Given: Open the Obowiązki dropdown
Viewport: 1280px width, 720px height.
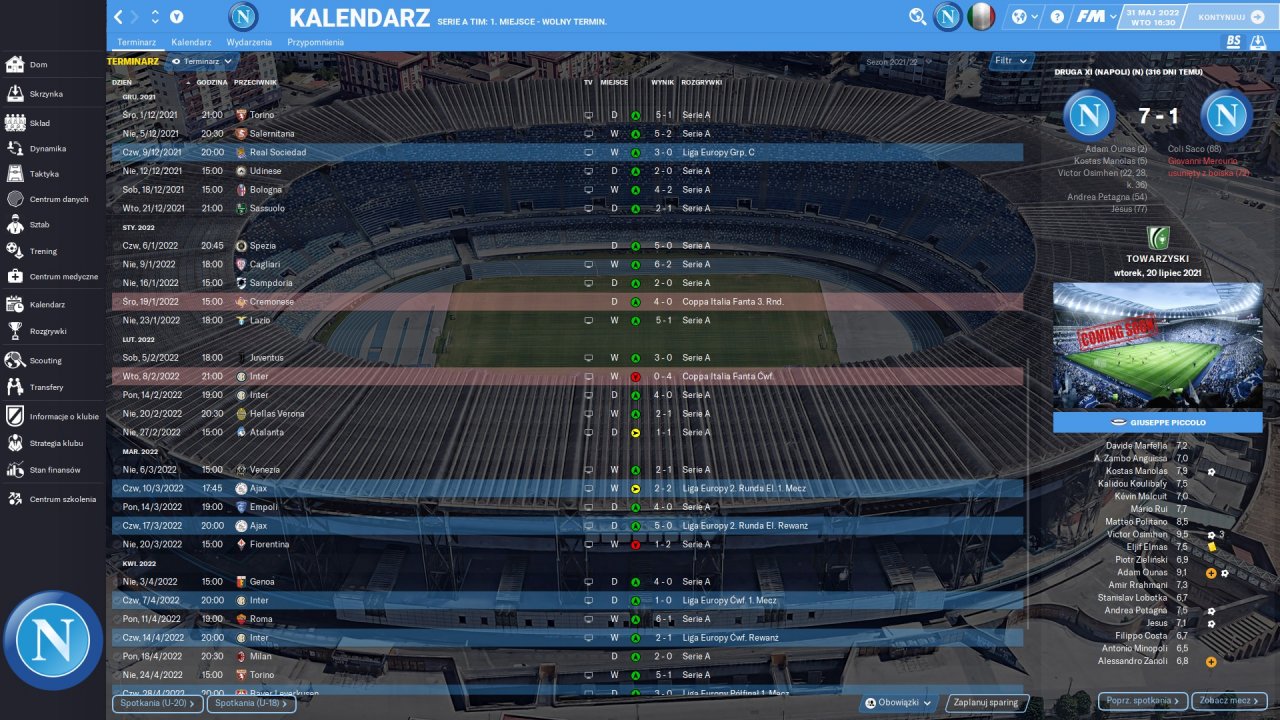Looking at the screenshot, I should pos(900,703).
